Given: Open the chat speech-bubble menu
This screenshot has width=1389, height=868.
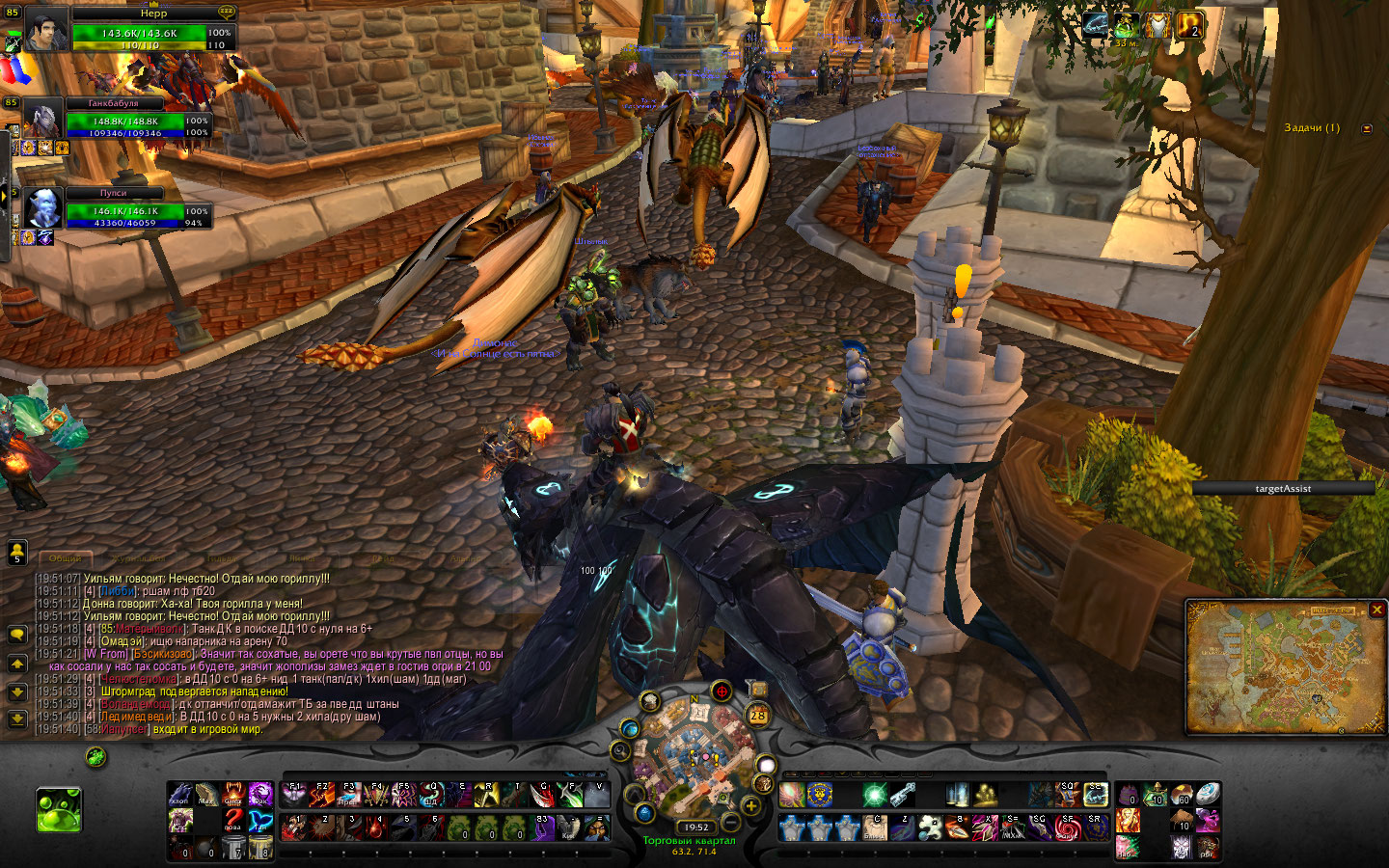Looking at the screenshot, I should [17, 634].
